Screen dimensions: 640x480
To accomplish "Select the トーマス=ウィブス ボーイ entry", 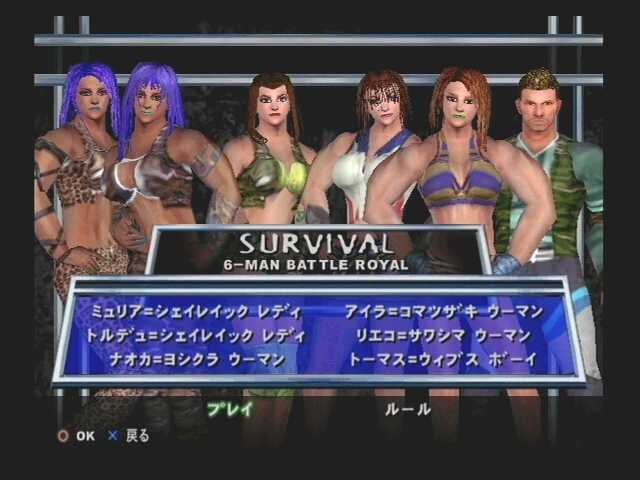I will (x=443, y=359).
